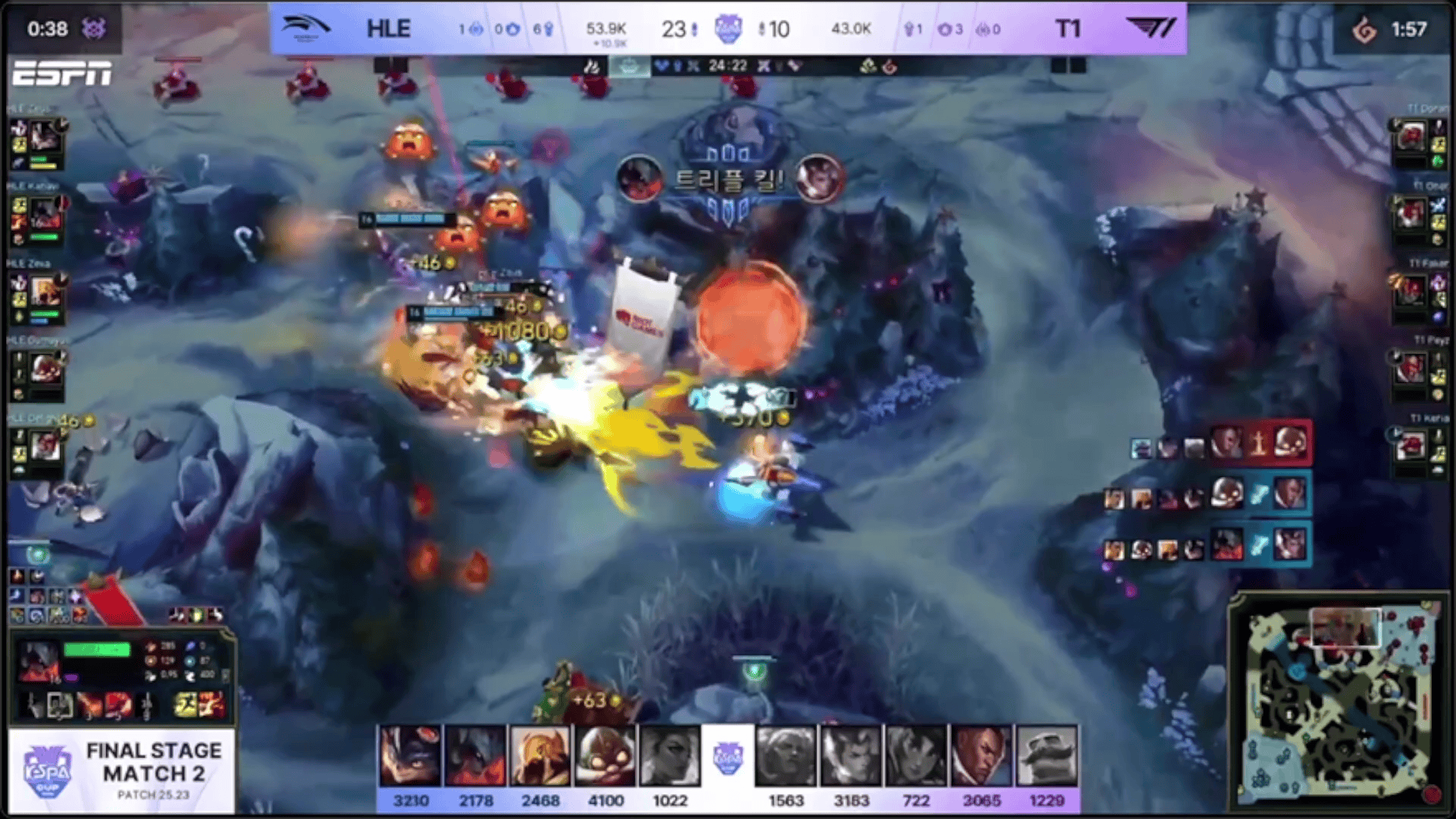1456x819 pixels.
Task: Click the mustached champion portrait showing 1229
Action: (x=1046, y=755)
